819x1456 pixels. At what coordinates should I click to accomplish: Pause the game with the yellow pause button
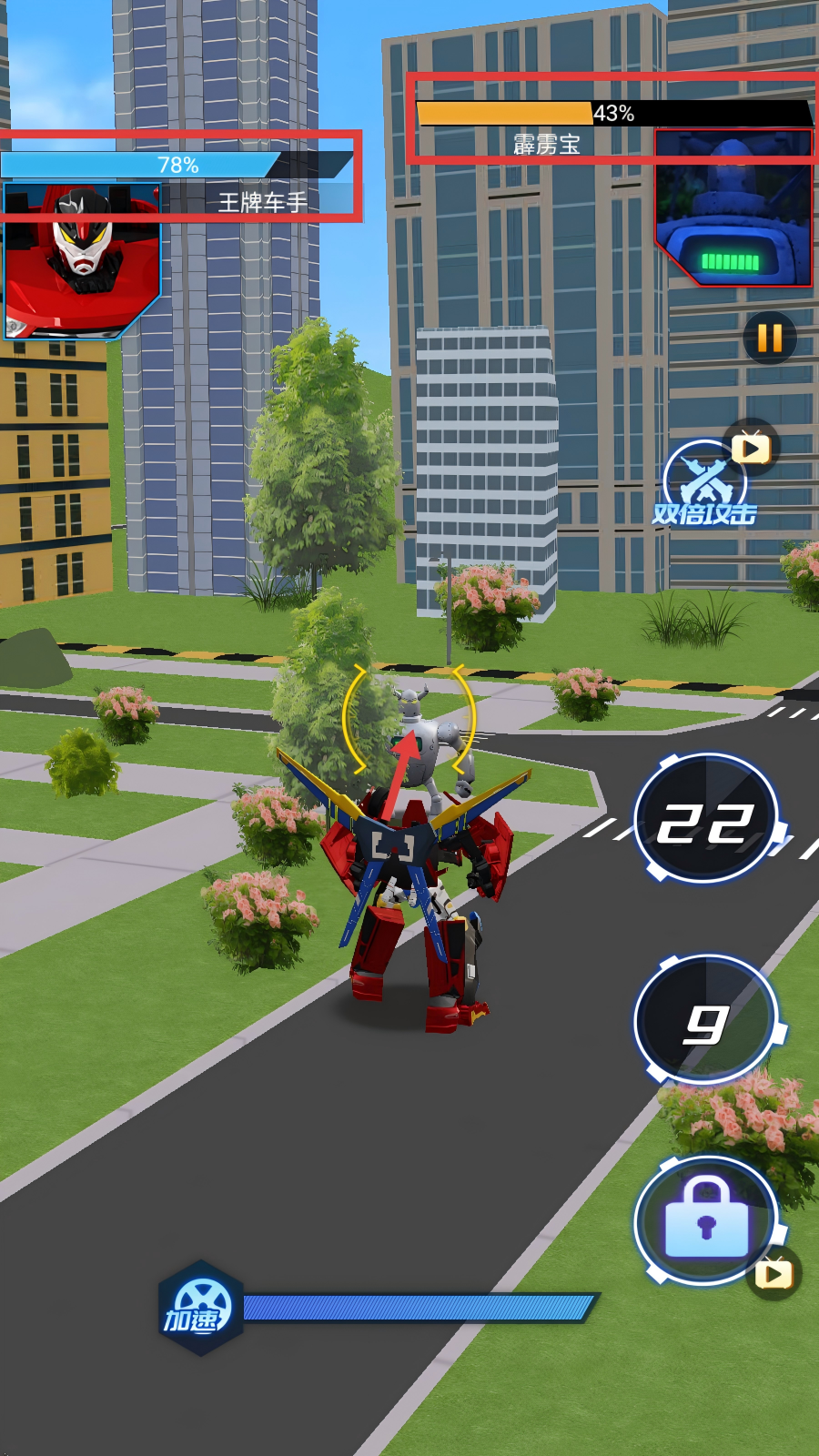tap(770, 338)
